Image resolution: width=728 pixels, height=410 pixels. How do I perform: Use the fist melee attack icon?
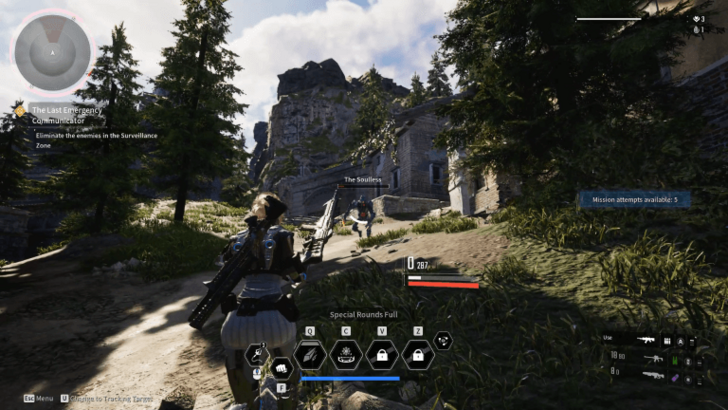click(x=281, y=367)
